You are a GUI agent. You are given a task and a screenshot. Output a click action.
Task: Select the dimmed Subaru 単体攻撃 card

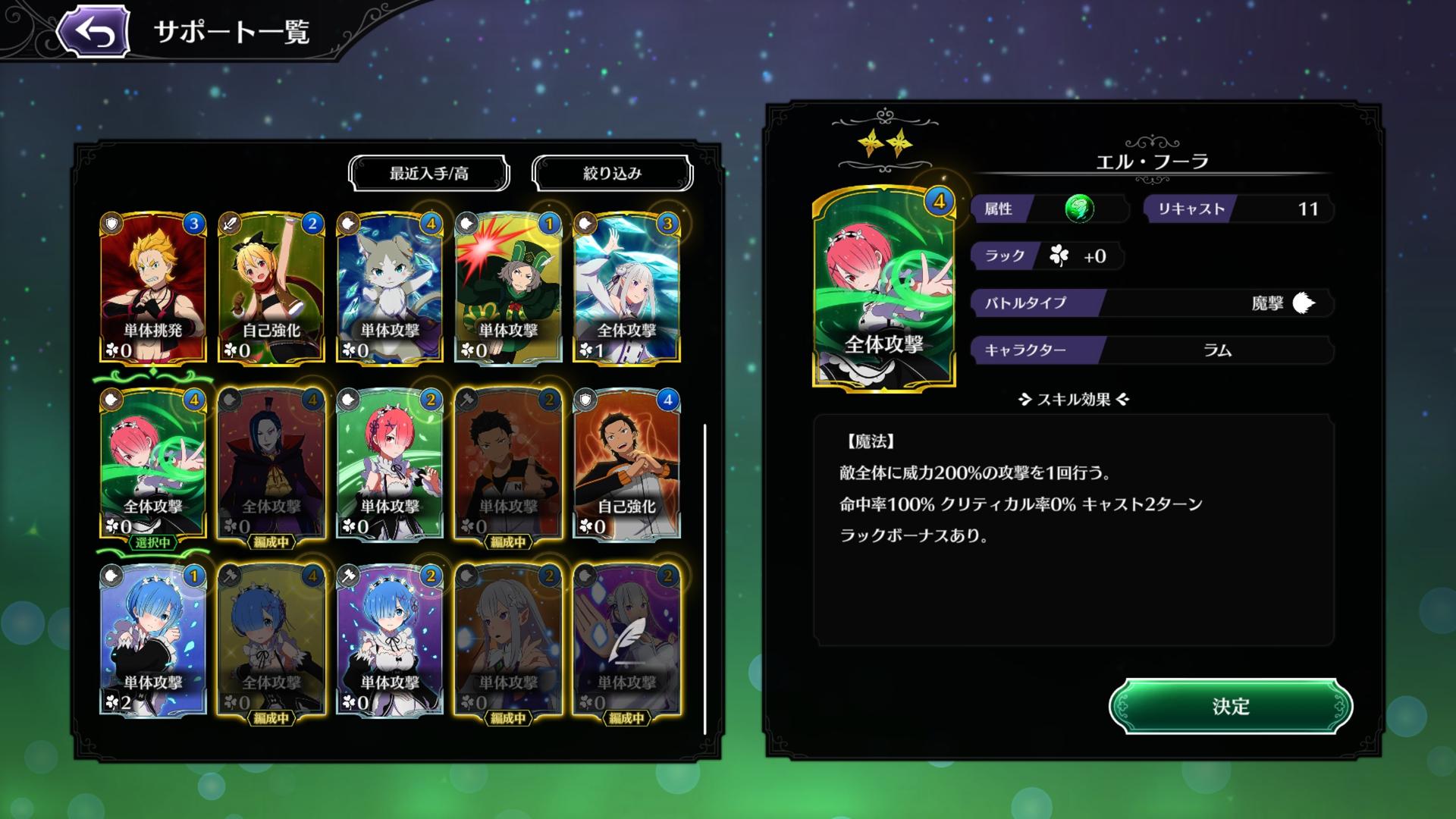(508, 463)
